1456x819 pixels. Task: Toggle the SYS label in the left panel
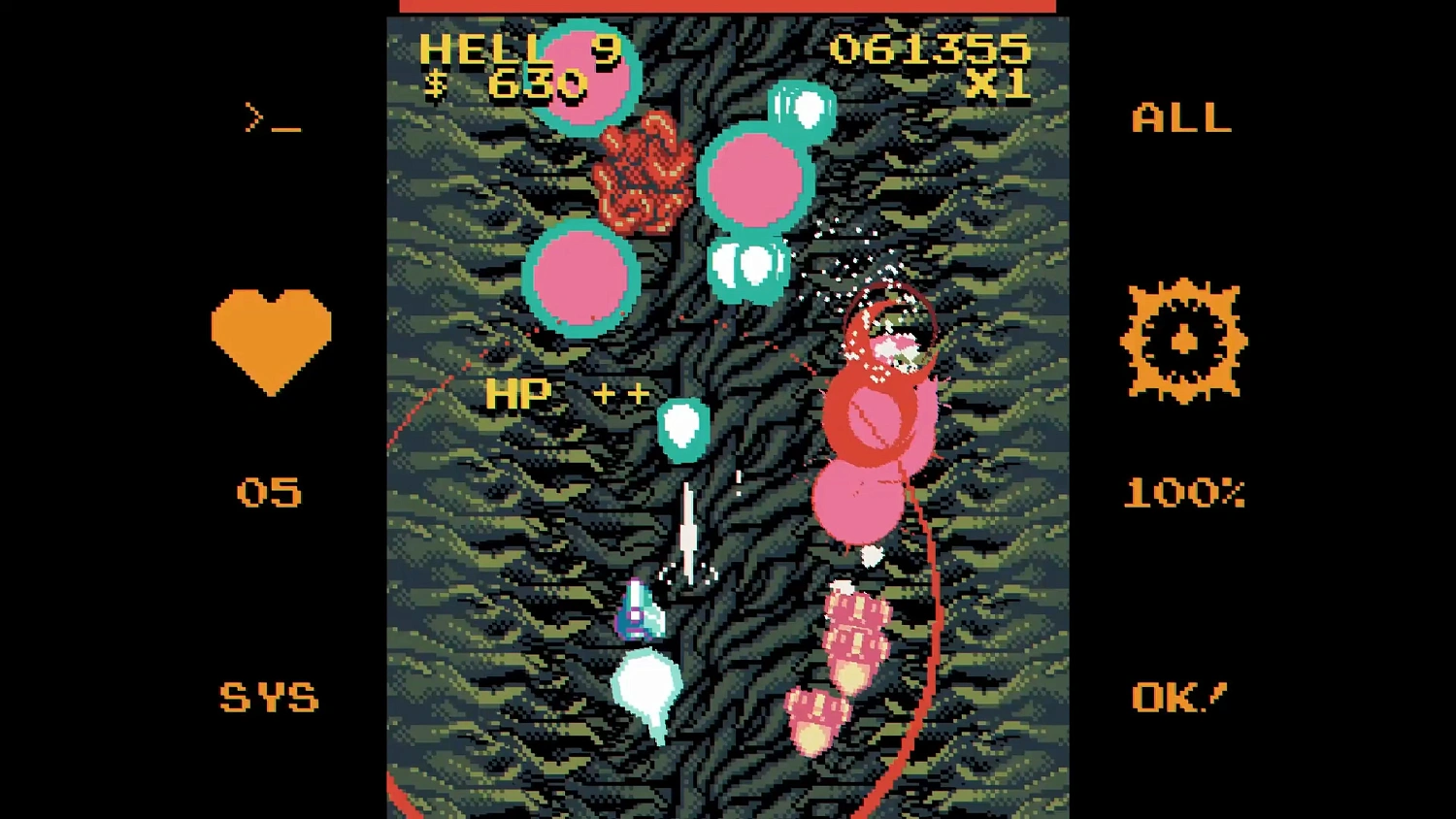(270, 697)
